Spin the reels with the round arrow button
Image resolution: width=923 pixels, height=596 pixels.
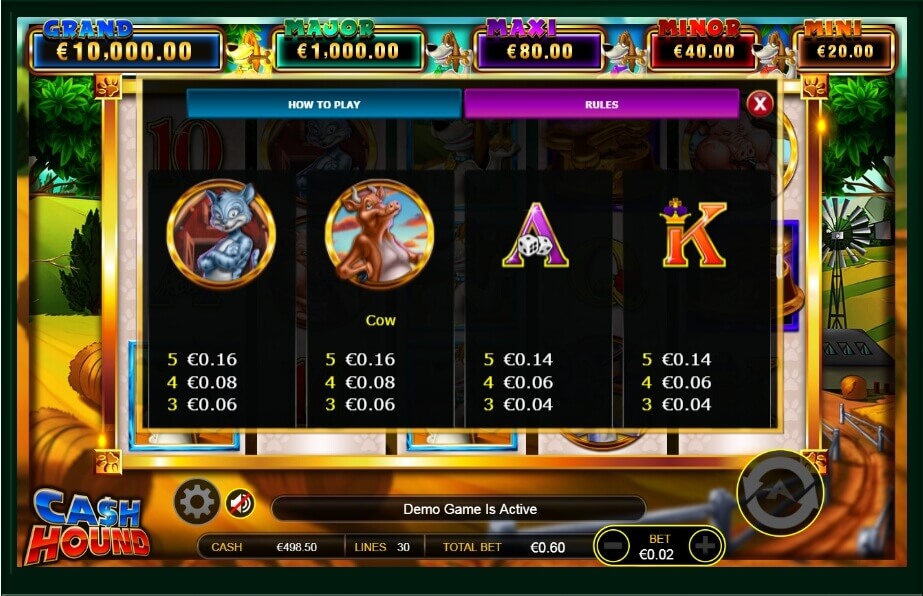pos(779,492)
